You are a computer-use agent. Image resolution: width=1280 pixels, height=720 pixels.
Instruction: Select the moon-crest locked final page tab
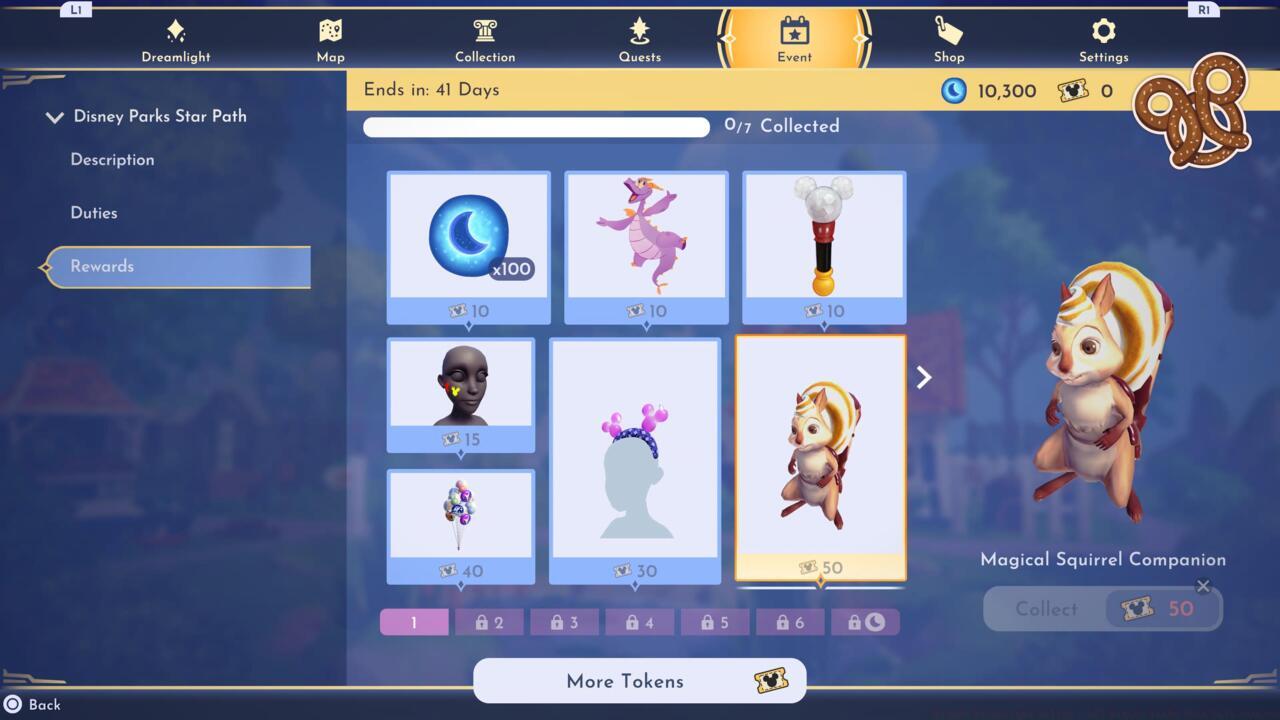point(866,622)
